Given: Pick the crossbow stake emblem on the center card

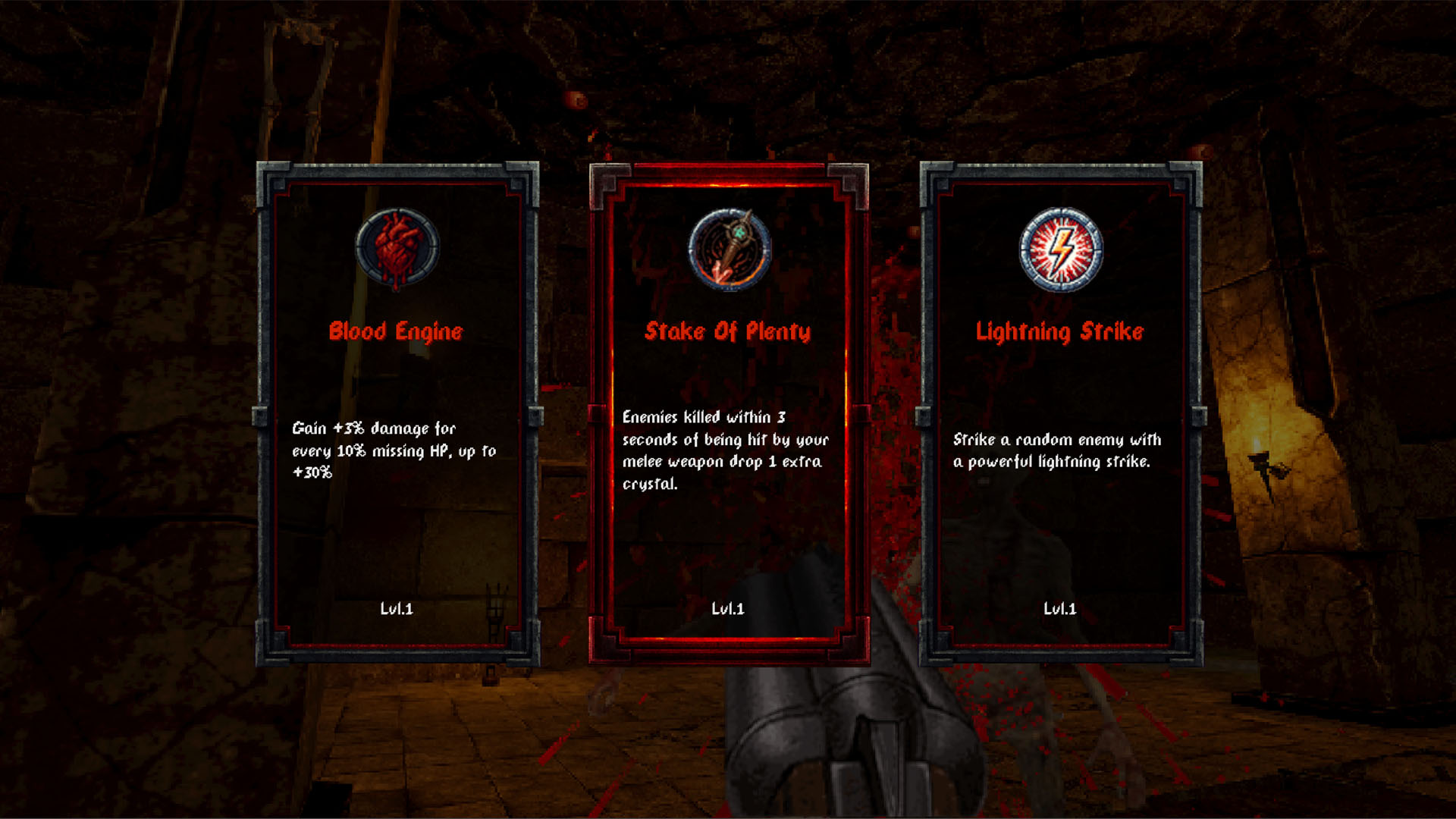Looking at the screenshot, I should [x=729, y=249].
